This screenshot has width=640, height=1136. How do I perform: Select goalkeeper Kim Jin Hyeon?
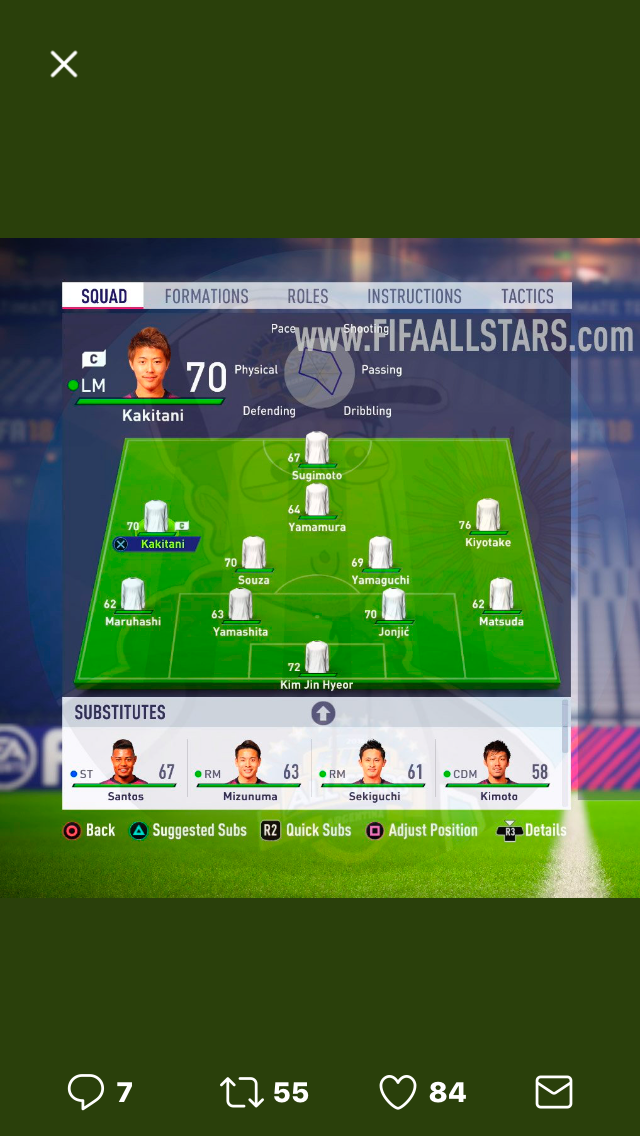tap(317, 659)
